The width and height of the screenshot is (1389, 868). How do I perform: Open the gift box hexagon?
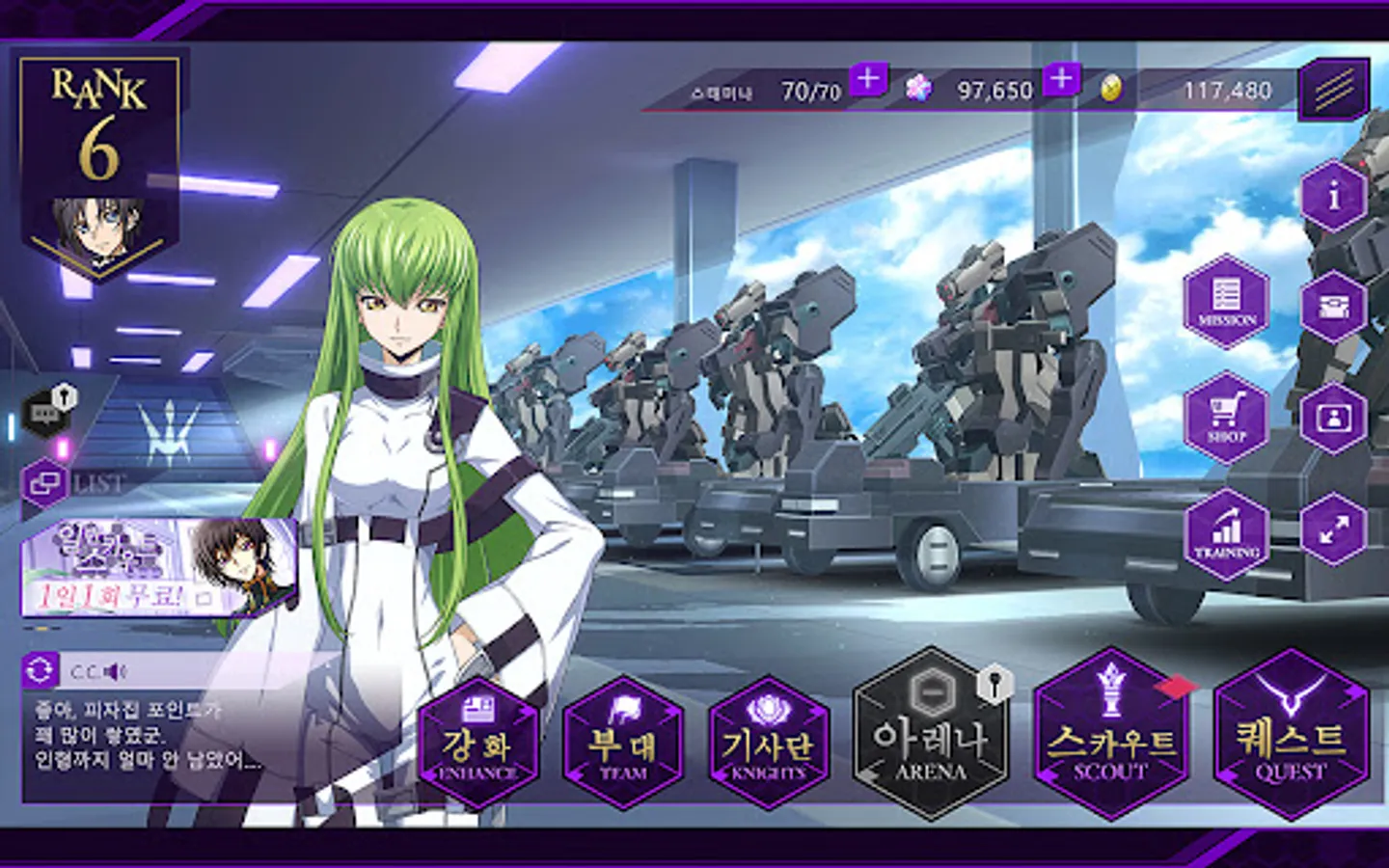pyautogui.click(x=1334, y=307)
